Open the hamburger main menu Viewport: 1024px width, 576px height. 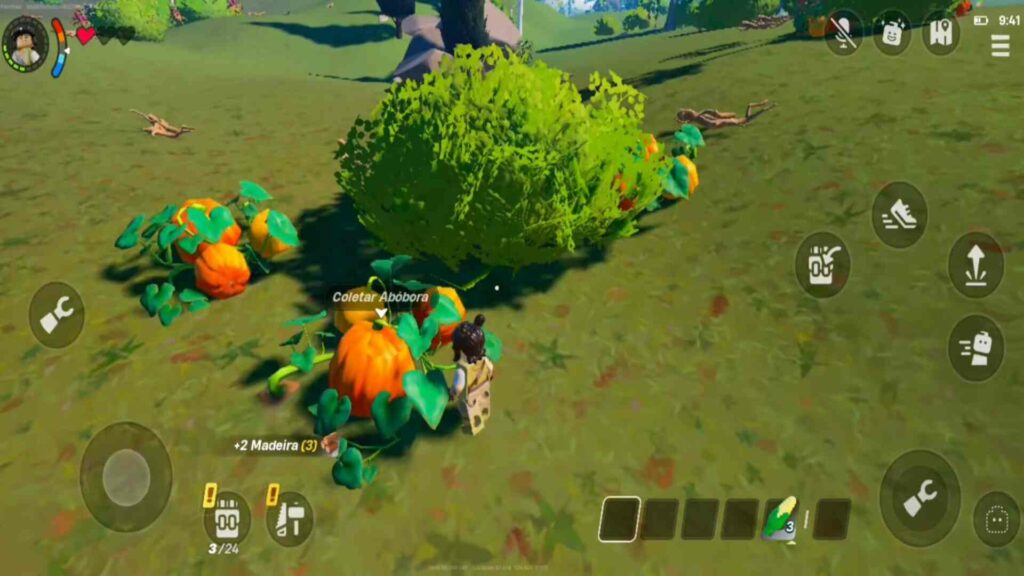(999, 45)
